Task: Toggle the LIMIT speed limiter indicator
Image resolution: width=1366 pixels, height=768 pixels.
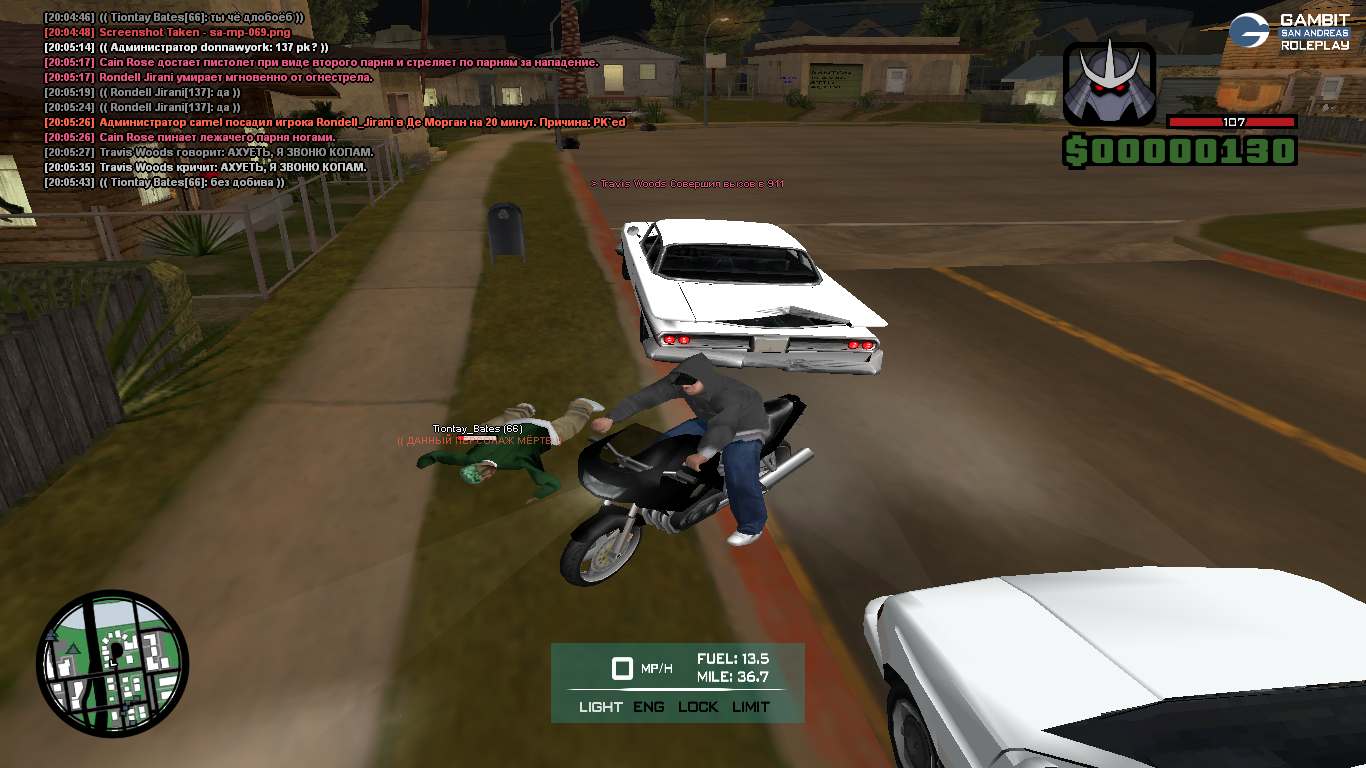Action: click(751, 707)
